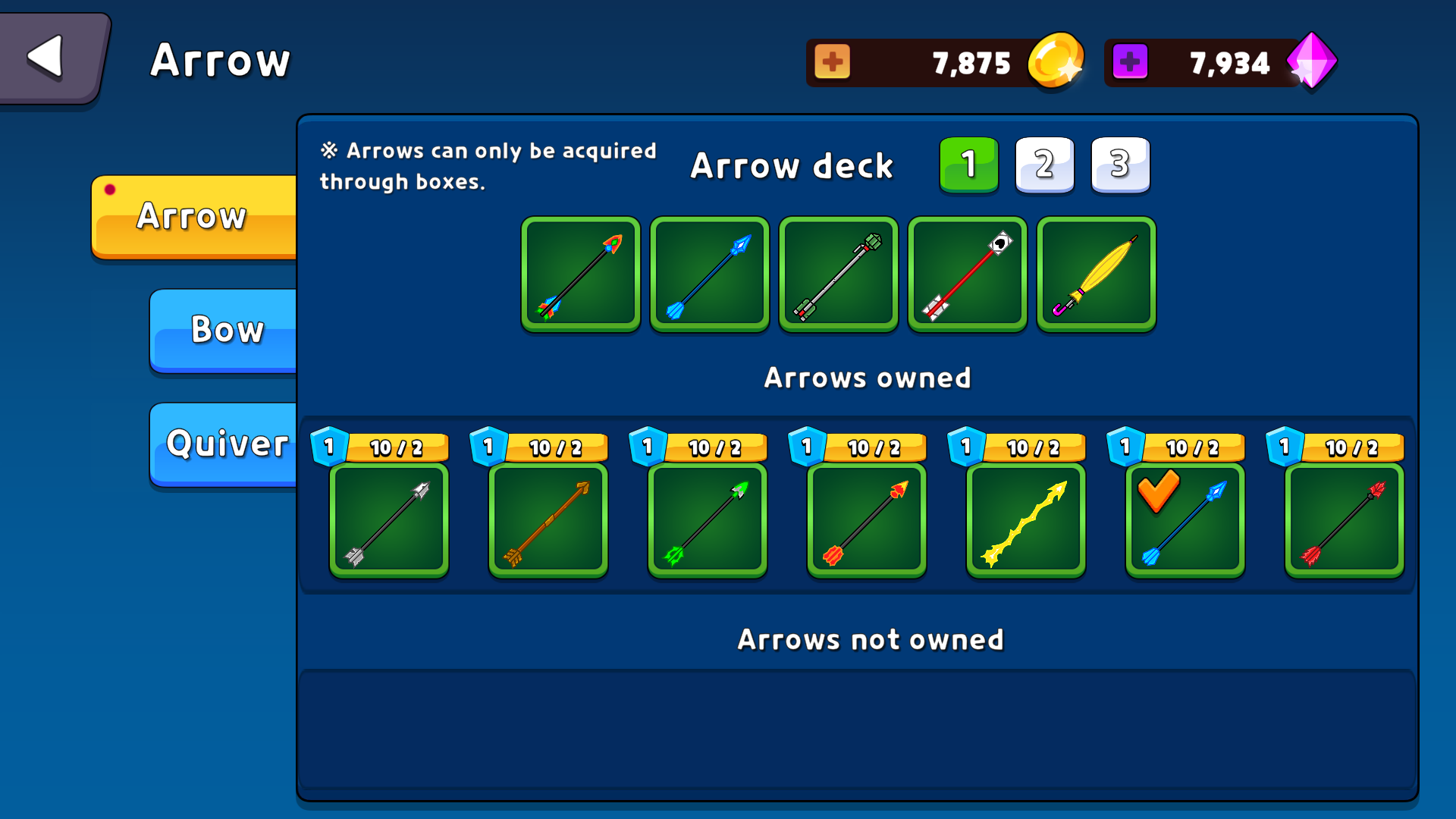Open the grenade arrow deck slot
The height and width of the screenshot is (819, 1456).
(838, 274)
